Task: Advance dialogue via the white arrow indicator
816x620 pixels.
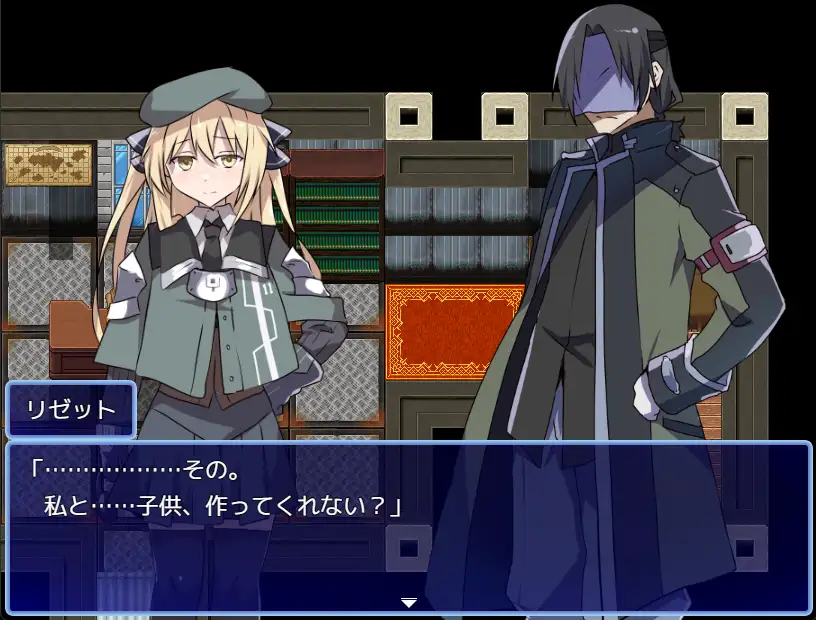Action: click(408, 602)
